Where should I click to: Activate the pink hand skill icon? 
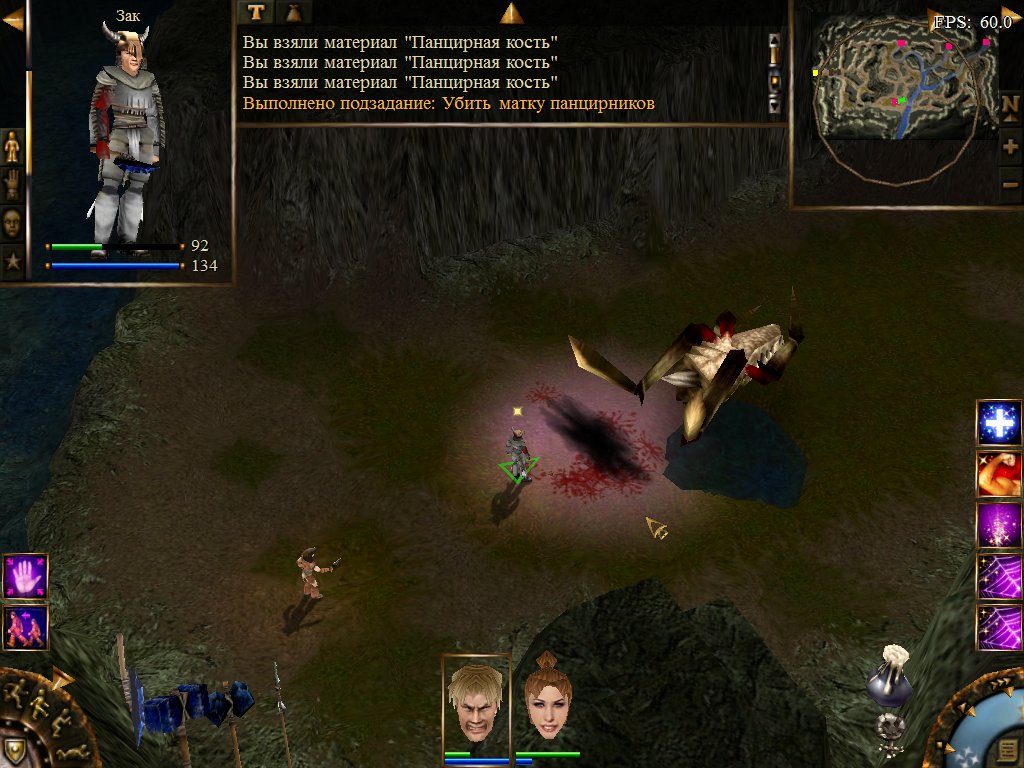click(x=25, y=576)
